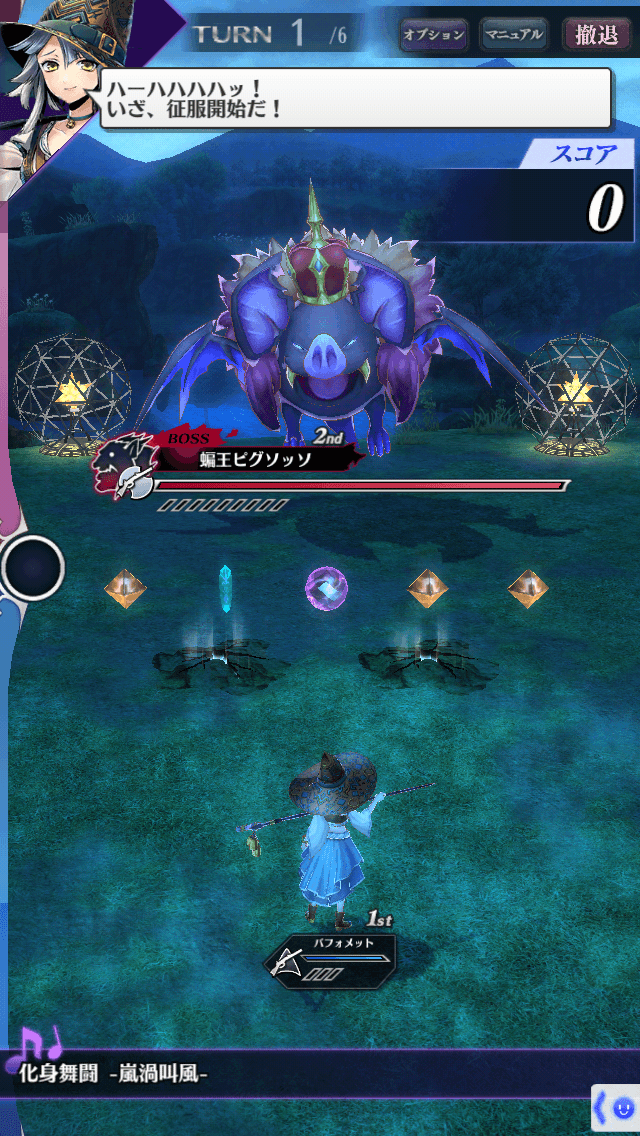Tap the 撤退 retreat button
The height and width of the screenshot is (1136, 640).
coord(597,35)
